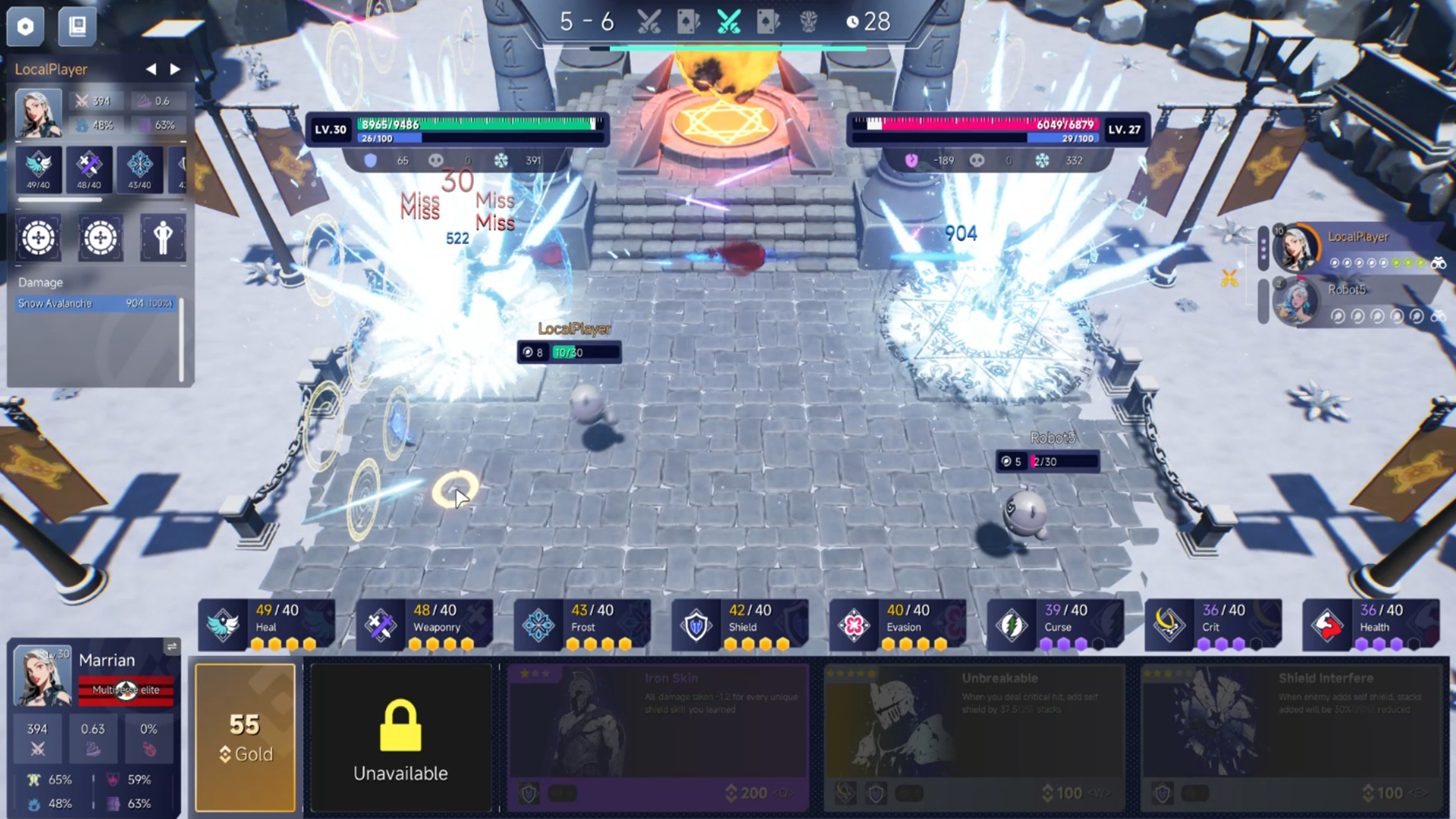Toggle the person stance icon in LocalPlayer panel
1456x819 pixels.
162,238
